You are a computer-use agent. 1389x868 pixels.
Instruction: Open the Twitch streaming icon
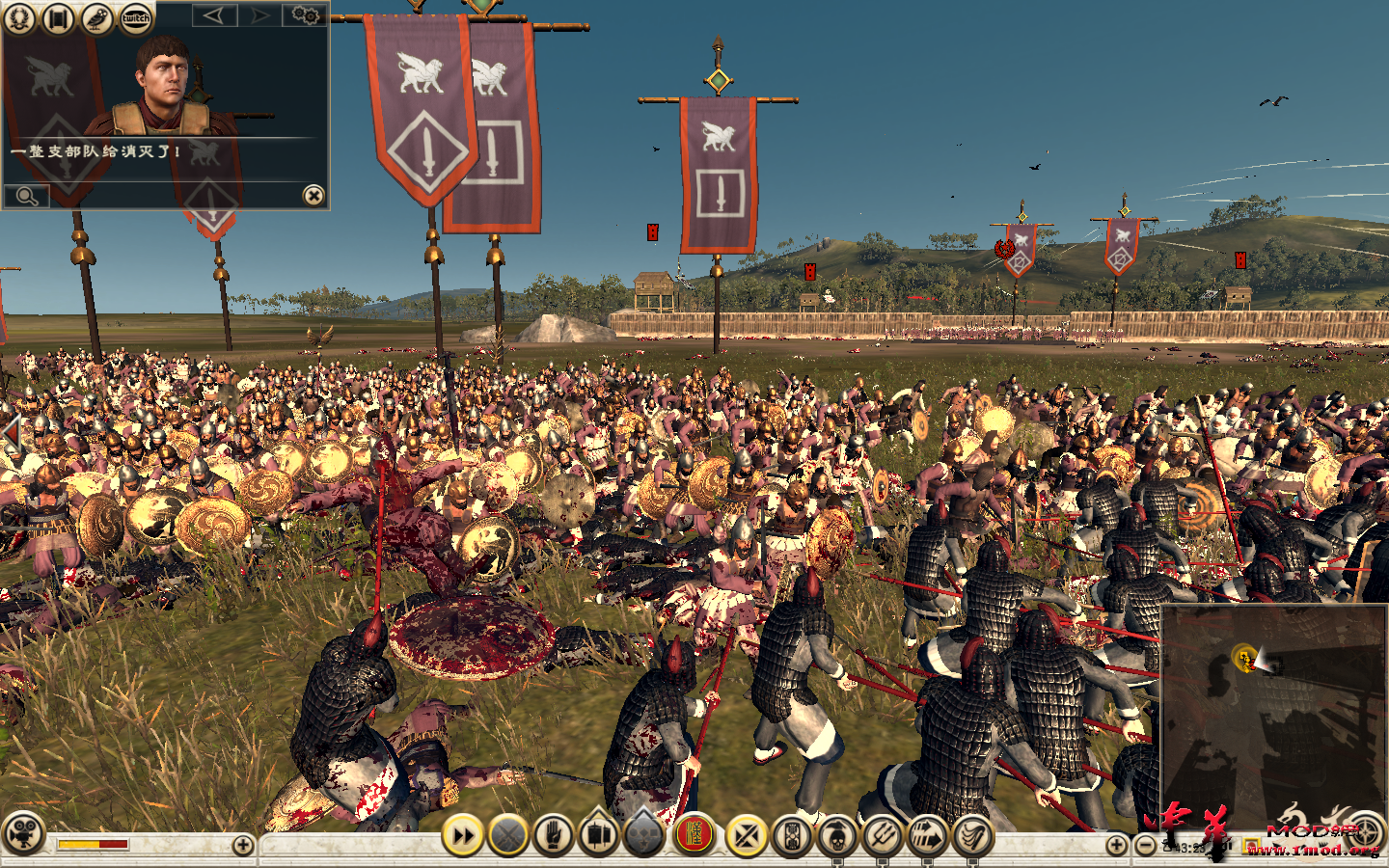[x=134, y=17]
